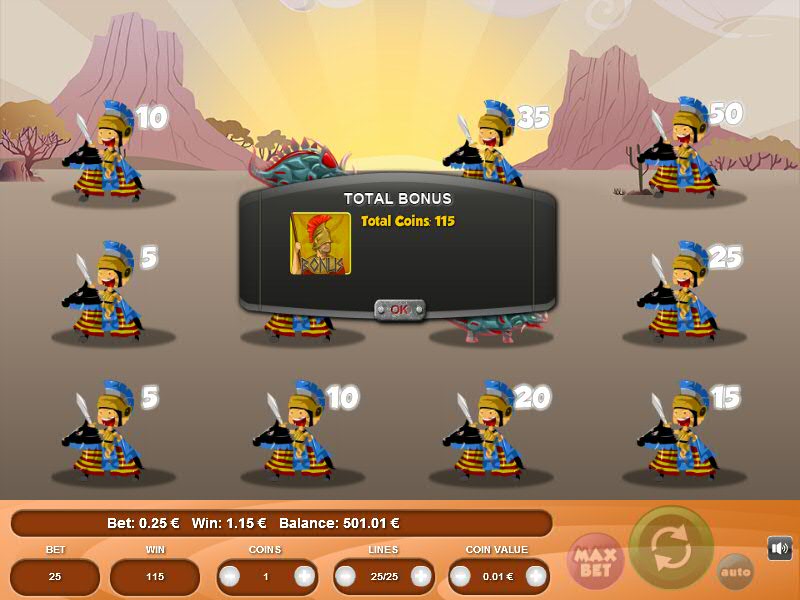Screen dimensions: 800x600
Task: Hit the MAX BET button
Action: (x=596, y=561)
